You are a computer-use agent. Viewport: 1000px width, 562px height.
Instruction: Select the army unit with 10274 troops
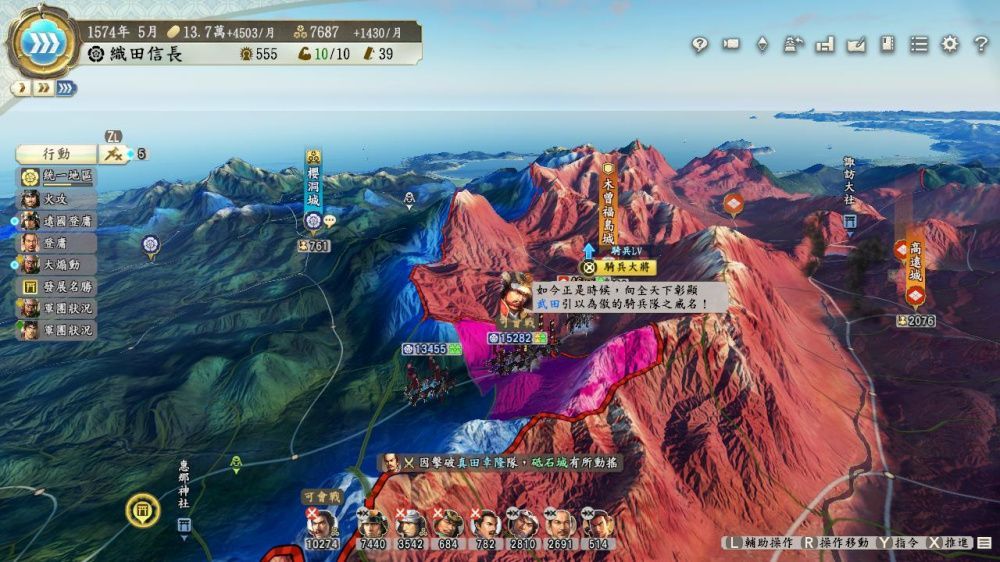coord(323,526)
